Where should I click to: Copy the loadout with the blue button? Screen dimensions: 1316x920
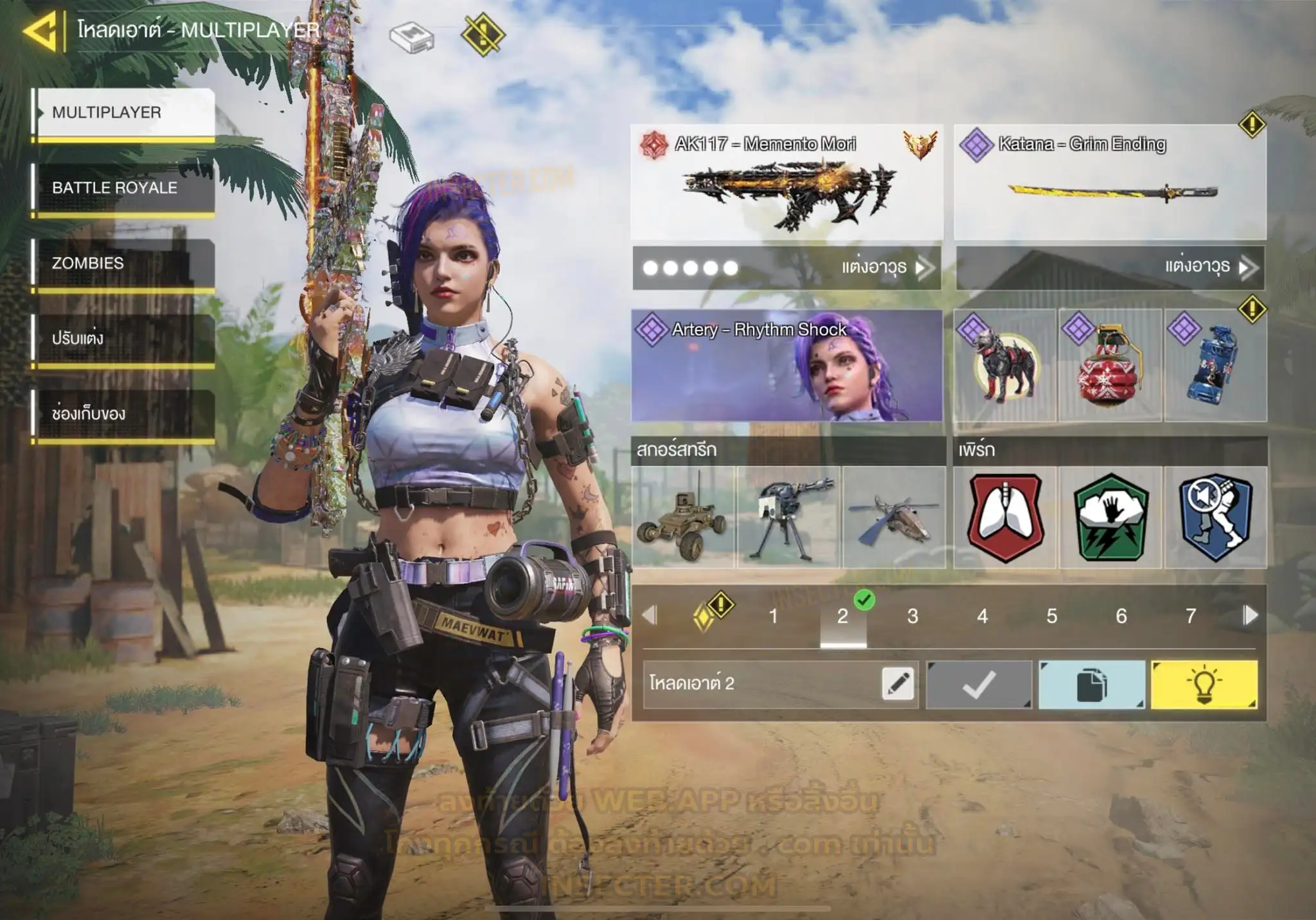1091,685
